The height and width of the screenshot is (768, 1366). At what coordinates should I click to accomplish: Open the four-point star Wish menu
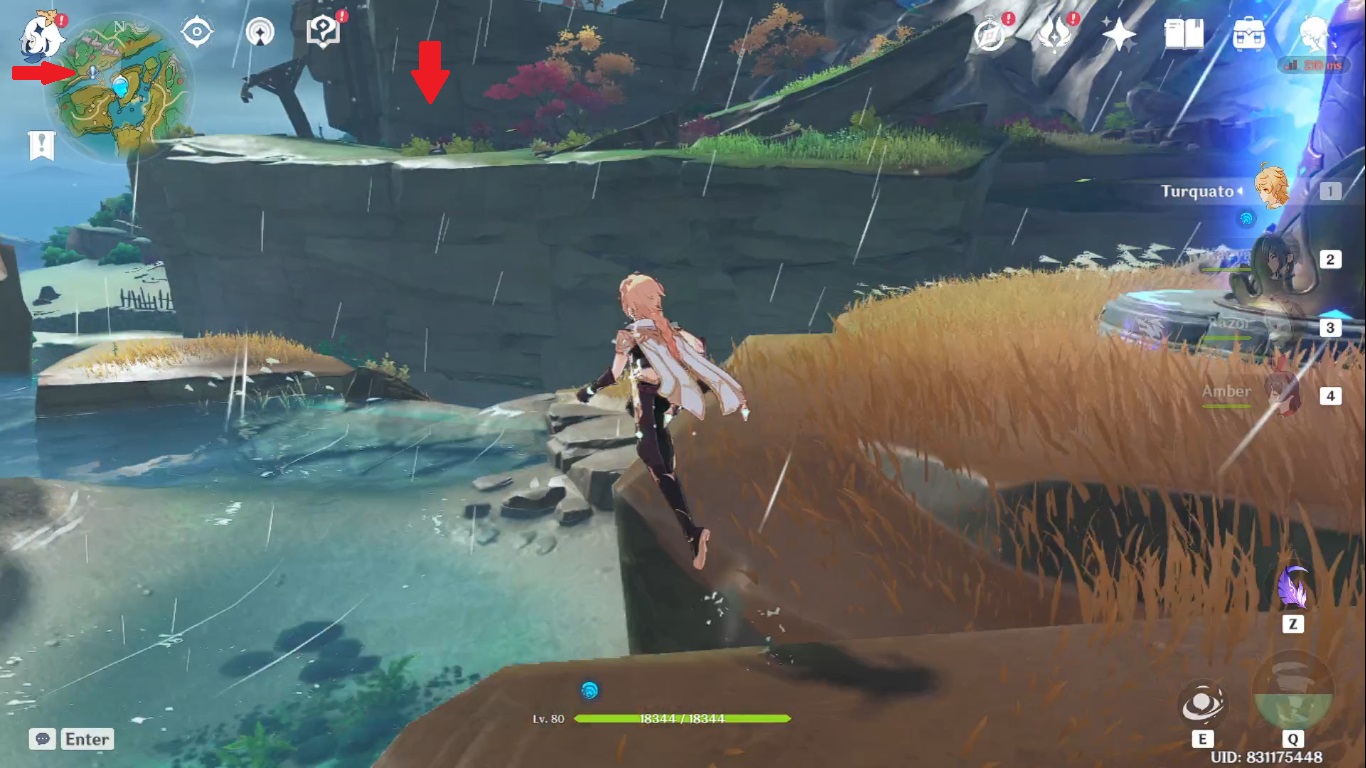[1118, 35]
